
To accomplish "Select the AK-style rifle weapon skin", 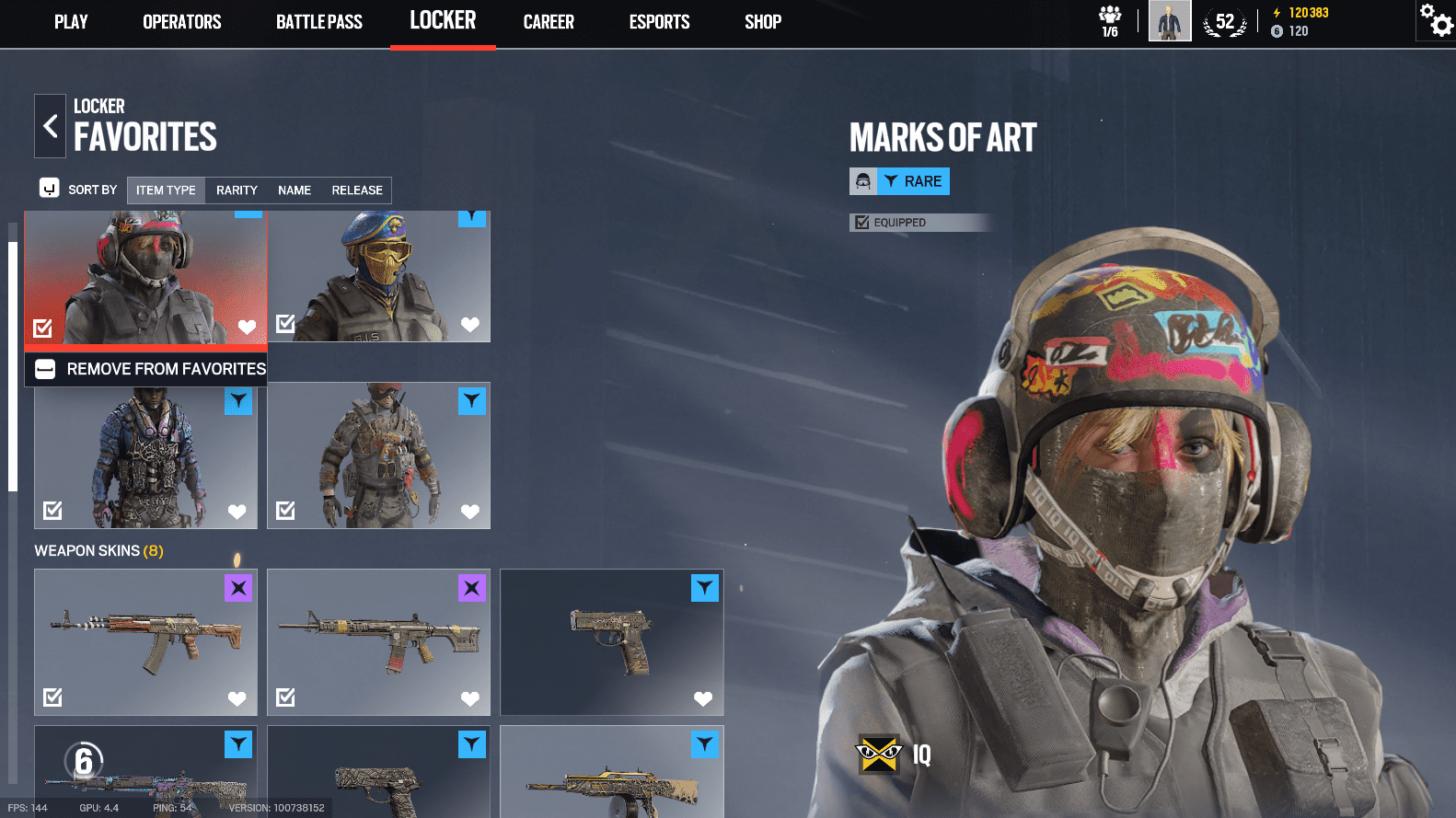I will coord(145,641).
